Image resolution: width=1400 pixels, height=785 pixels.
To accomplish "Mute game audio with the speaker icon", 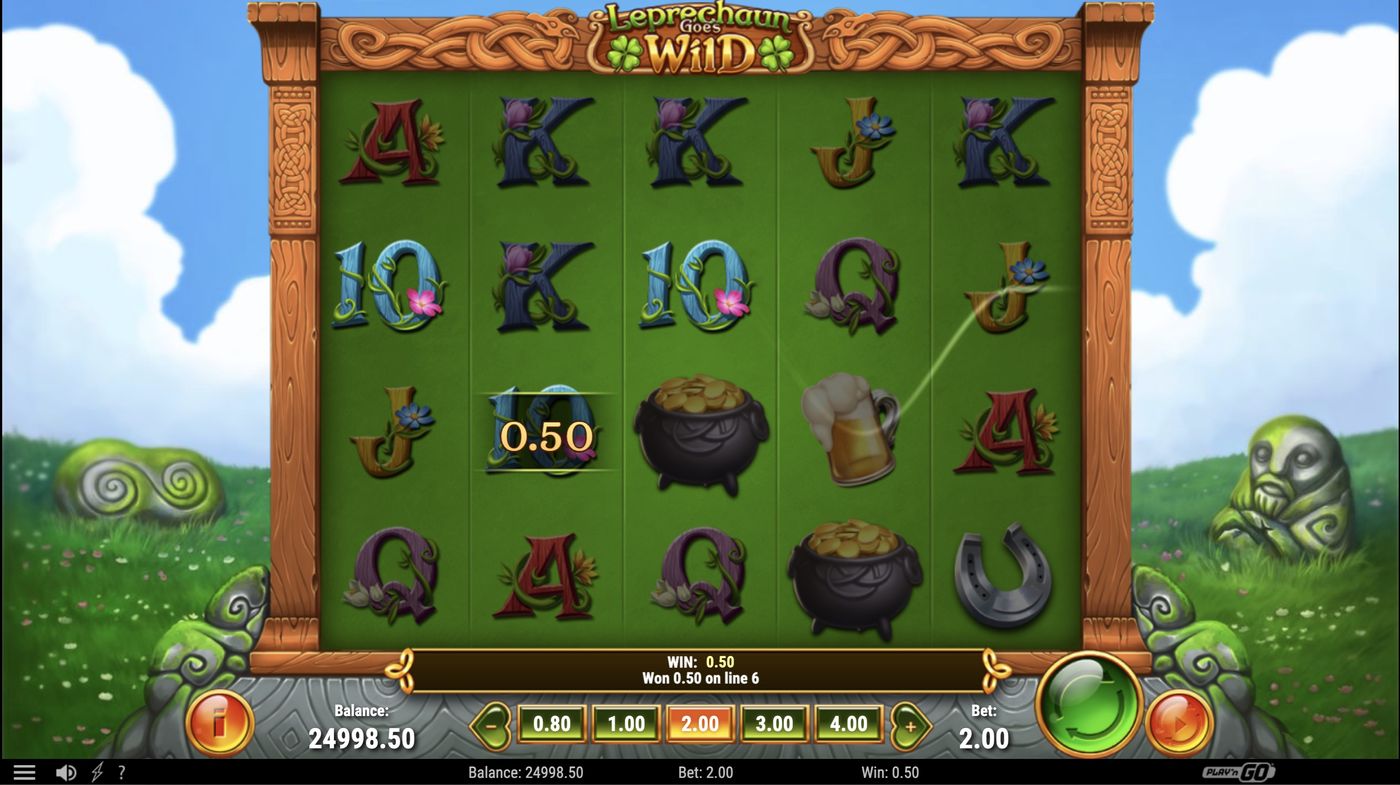I will tap(64, 771).
